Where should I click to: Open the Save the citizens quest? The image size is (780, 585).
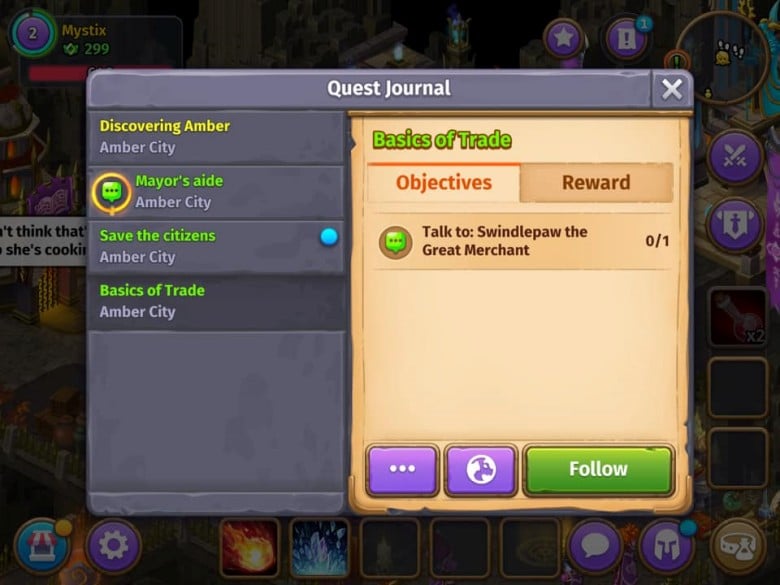(215, 247)
